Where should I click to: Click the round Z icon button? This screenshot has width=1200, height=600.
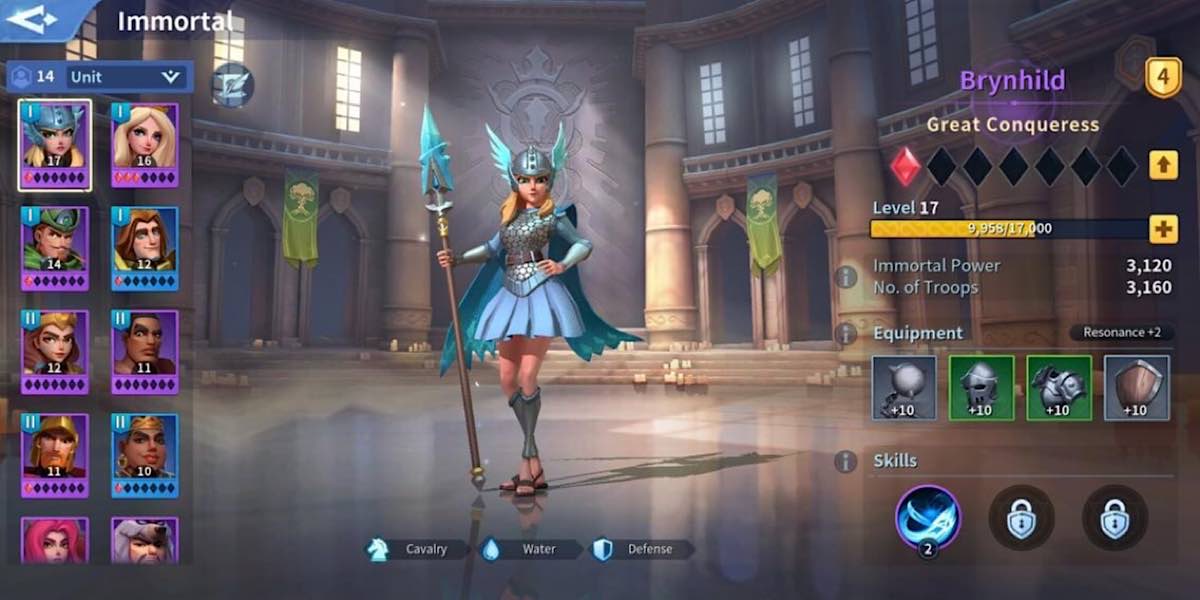click(232, 85)
